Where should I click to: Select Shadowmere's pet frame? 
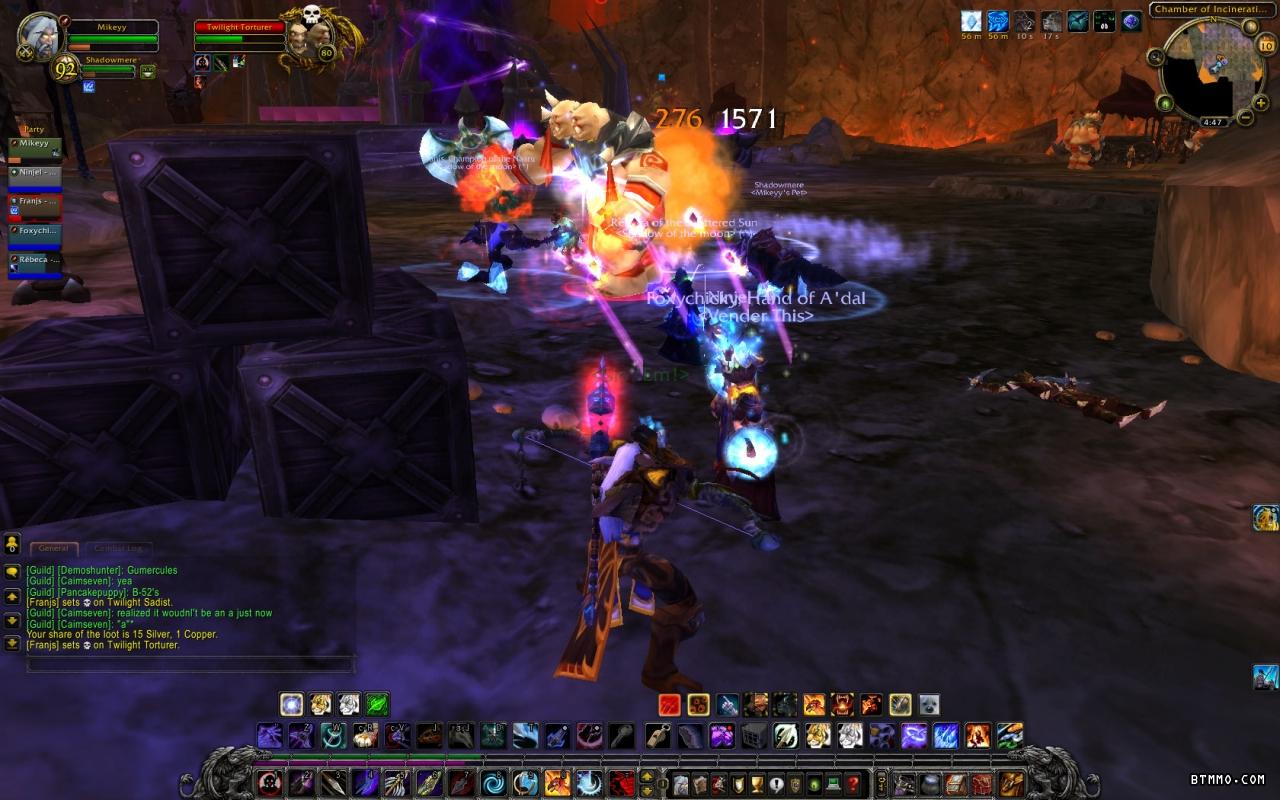click(108, 67)
